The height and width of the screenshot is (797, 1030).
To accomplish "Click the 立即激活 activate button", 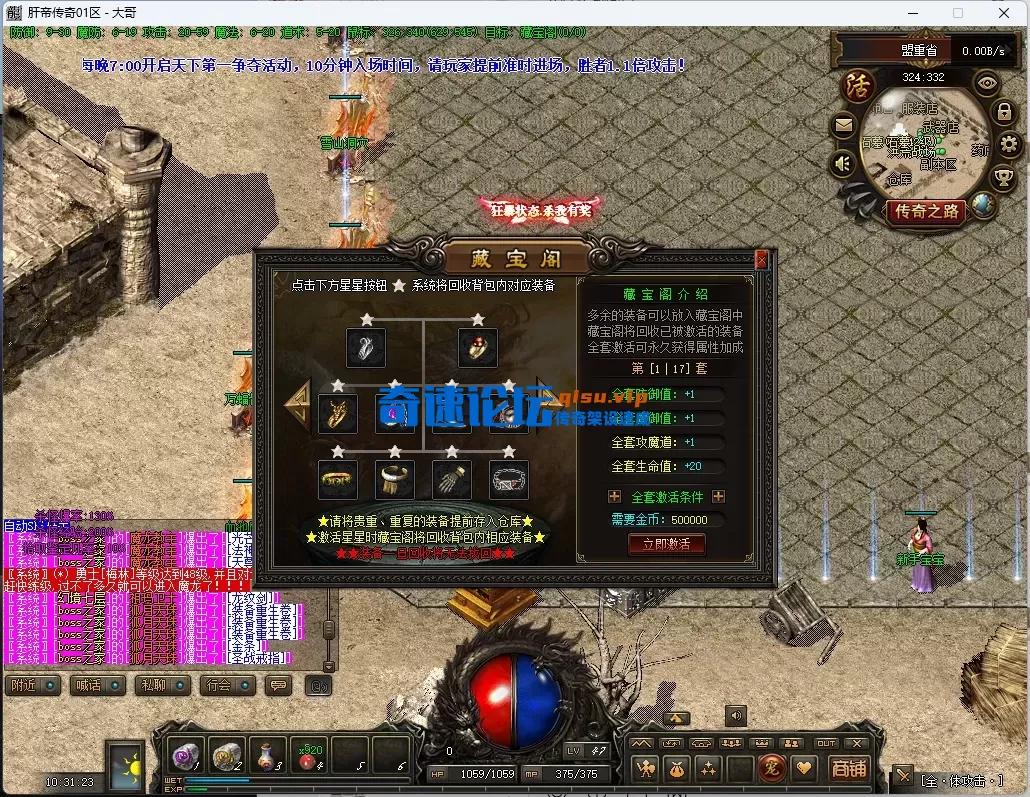I will (x=666, y=544).
